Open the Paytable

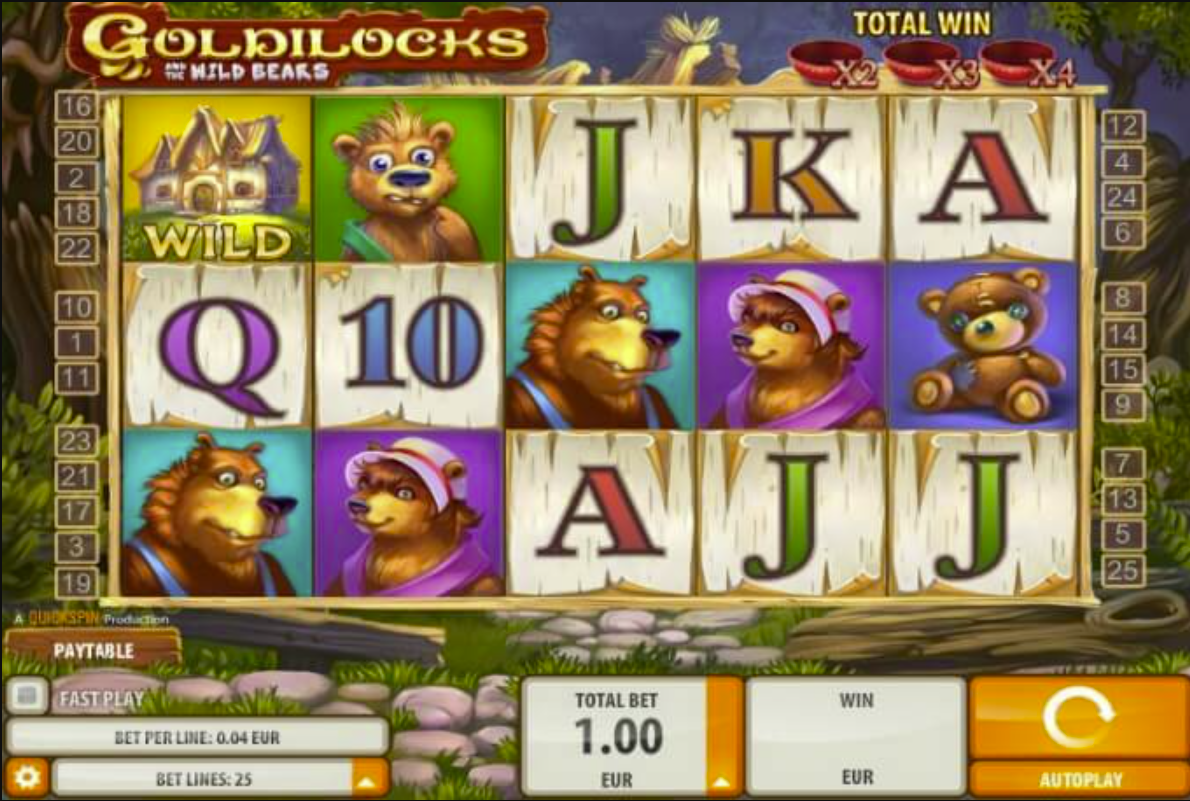click(x=93, y=651)
